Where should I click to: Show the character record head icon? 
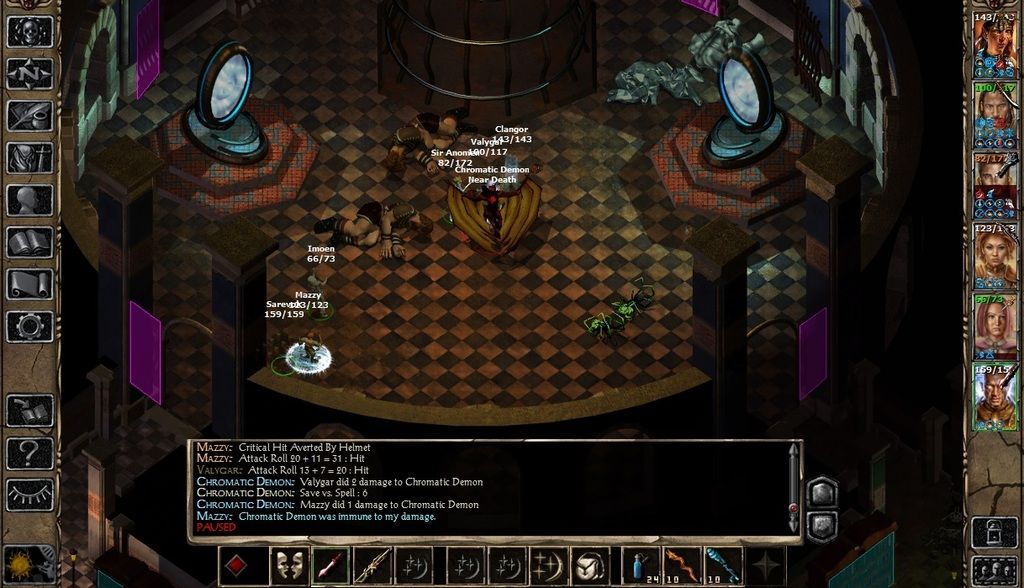30,200
